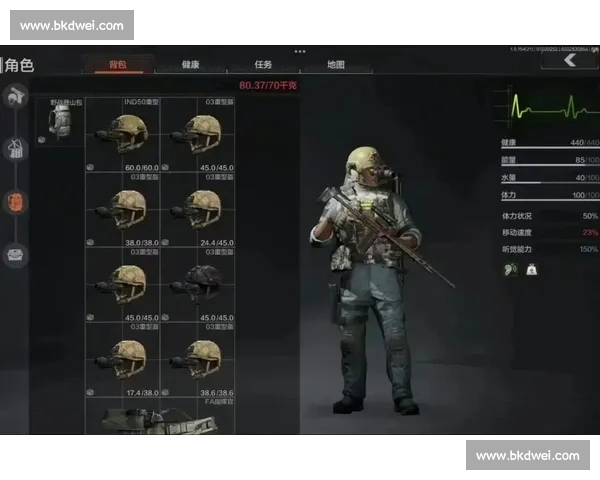
Task: Choose the helmet with 24.4/45.0 durability
Action: [198, 210]
